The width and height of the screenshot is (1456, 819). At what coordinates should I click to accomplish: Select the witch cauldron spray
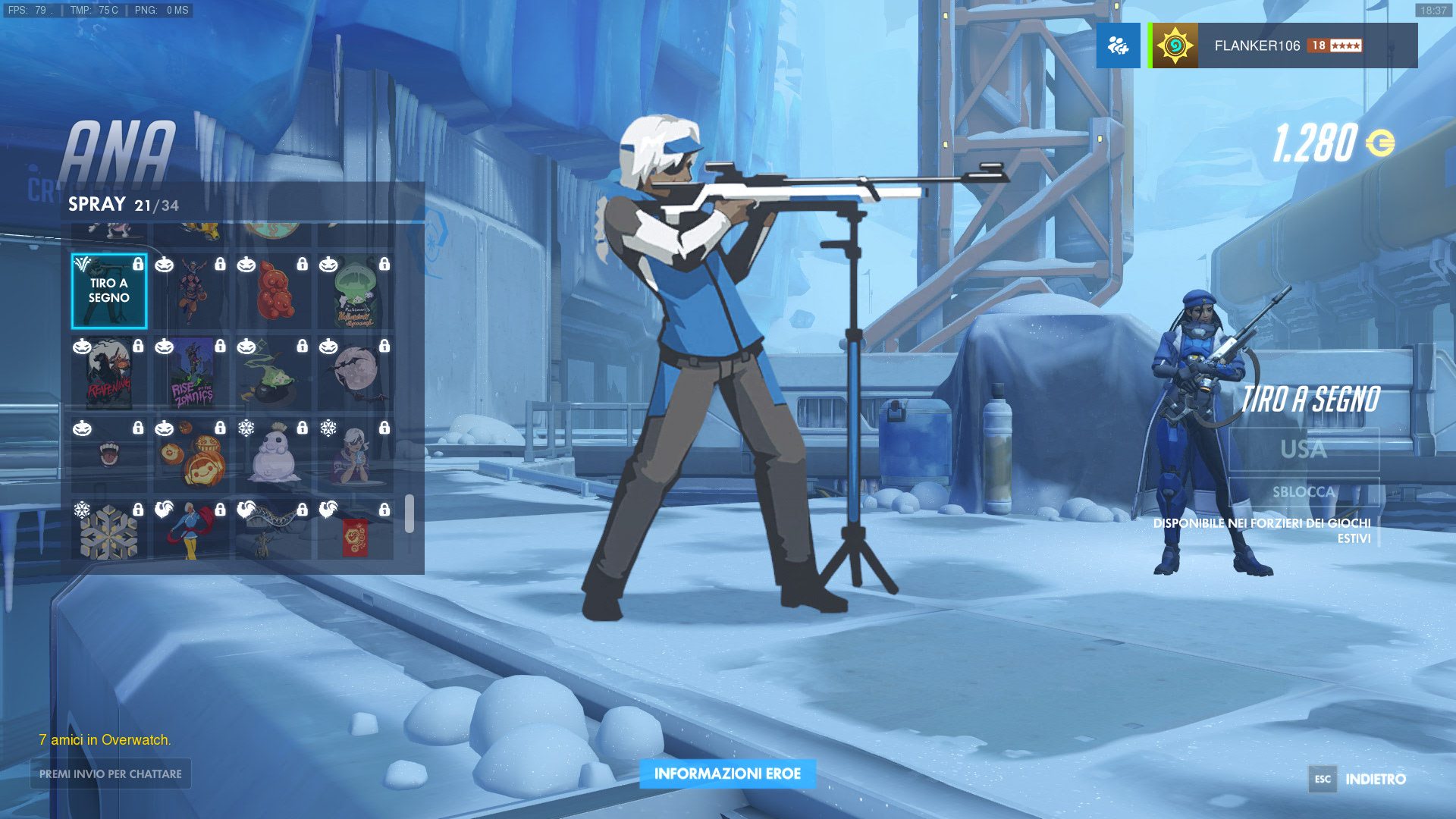click(x=274, y=374)
